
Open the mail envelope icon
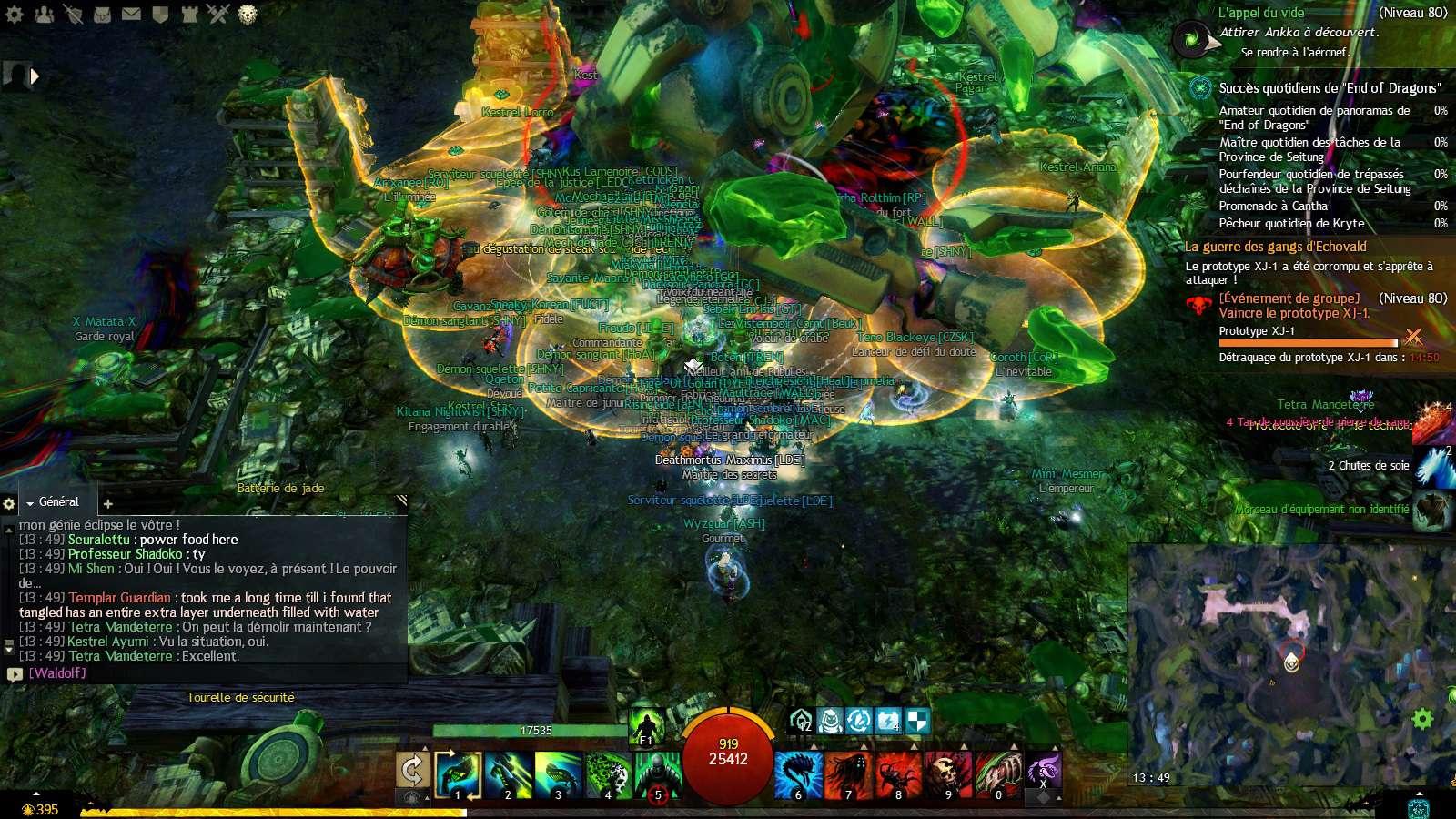pos(131,15)
